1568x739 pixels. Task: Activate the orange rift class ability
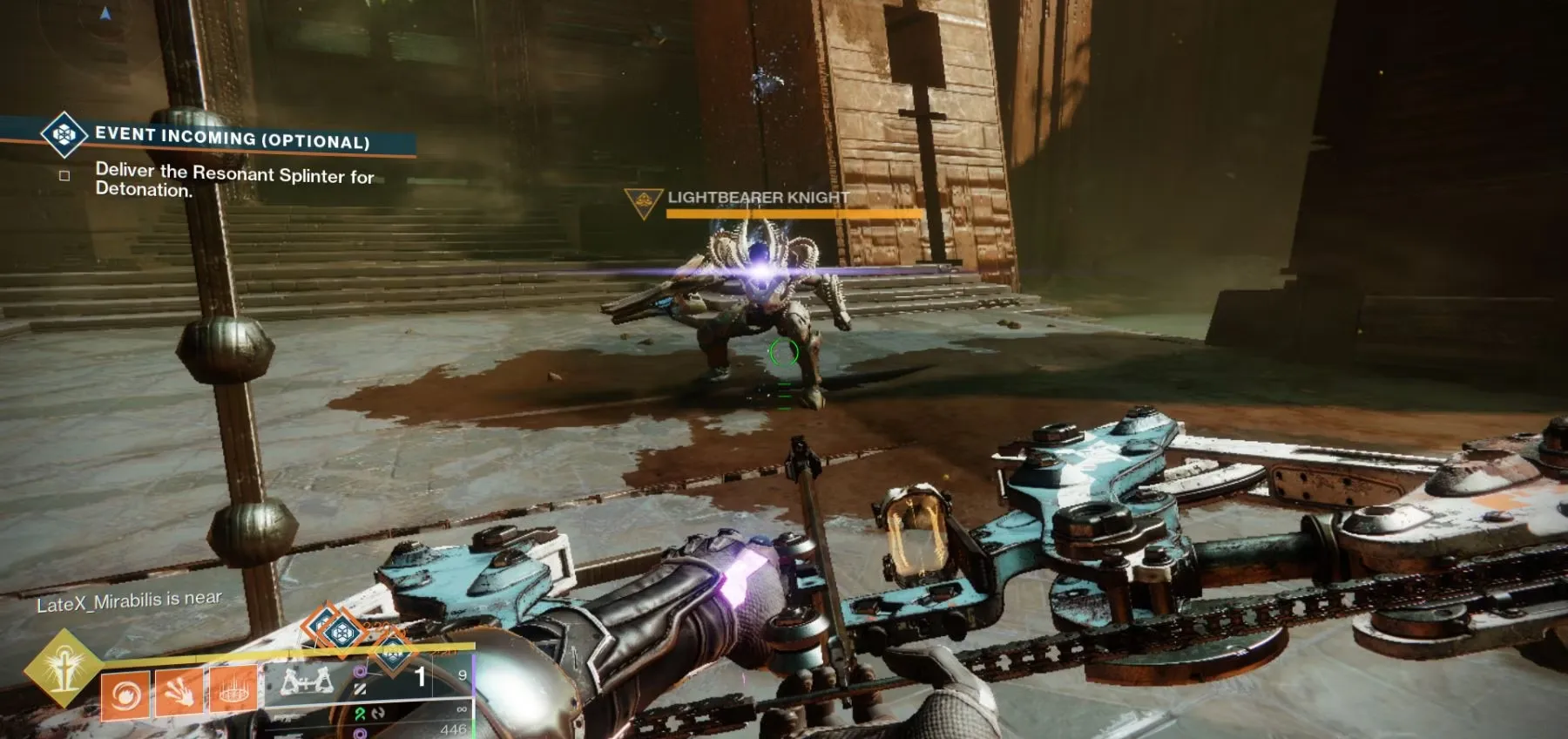point(232,690)
